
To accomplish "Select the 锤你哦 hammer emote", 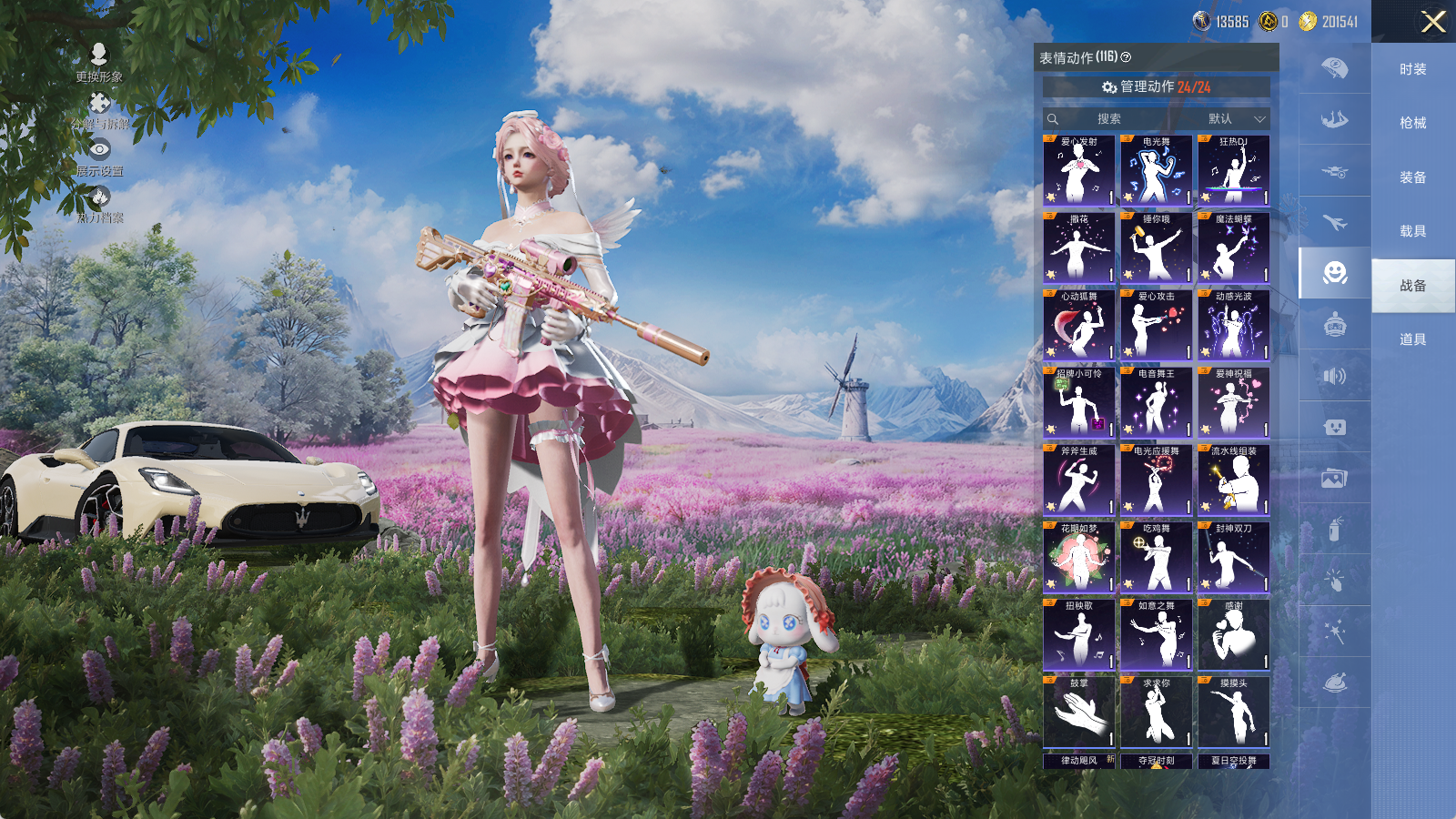I will pos(1156,248).
